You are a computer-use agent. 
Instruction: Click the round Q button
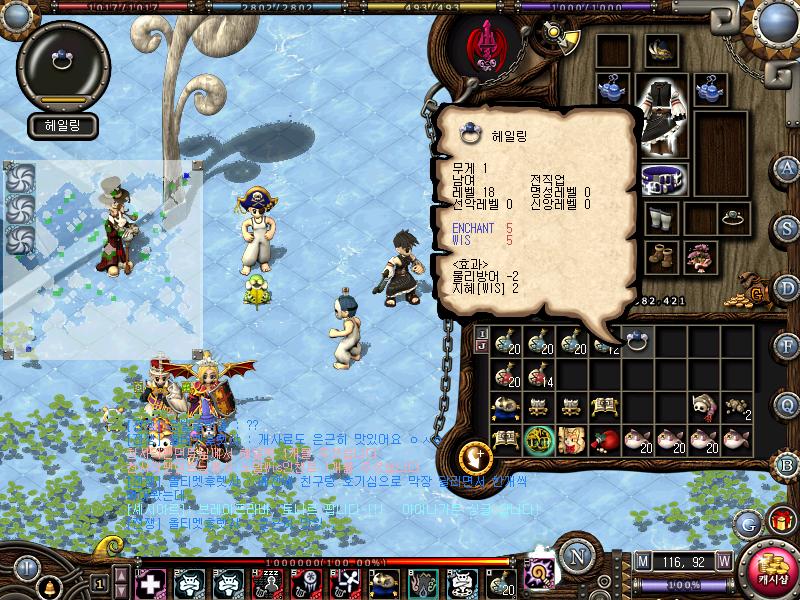(788, 405)
